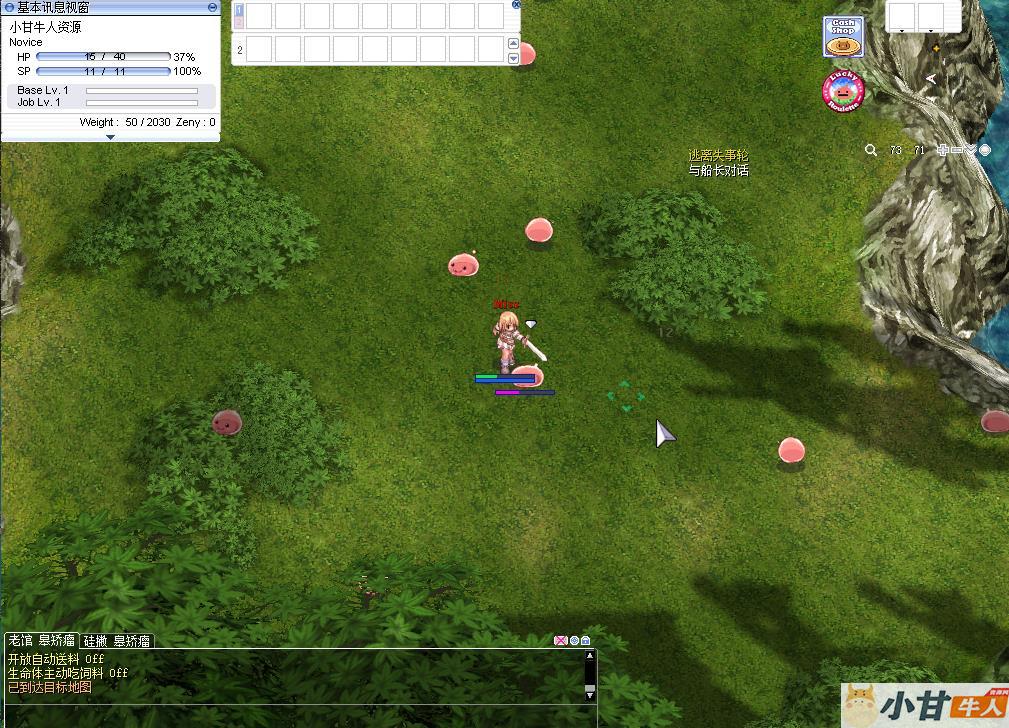Click the lock icon above the chat window
The width and height of the screenshot is (1009, 728).
586,641
